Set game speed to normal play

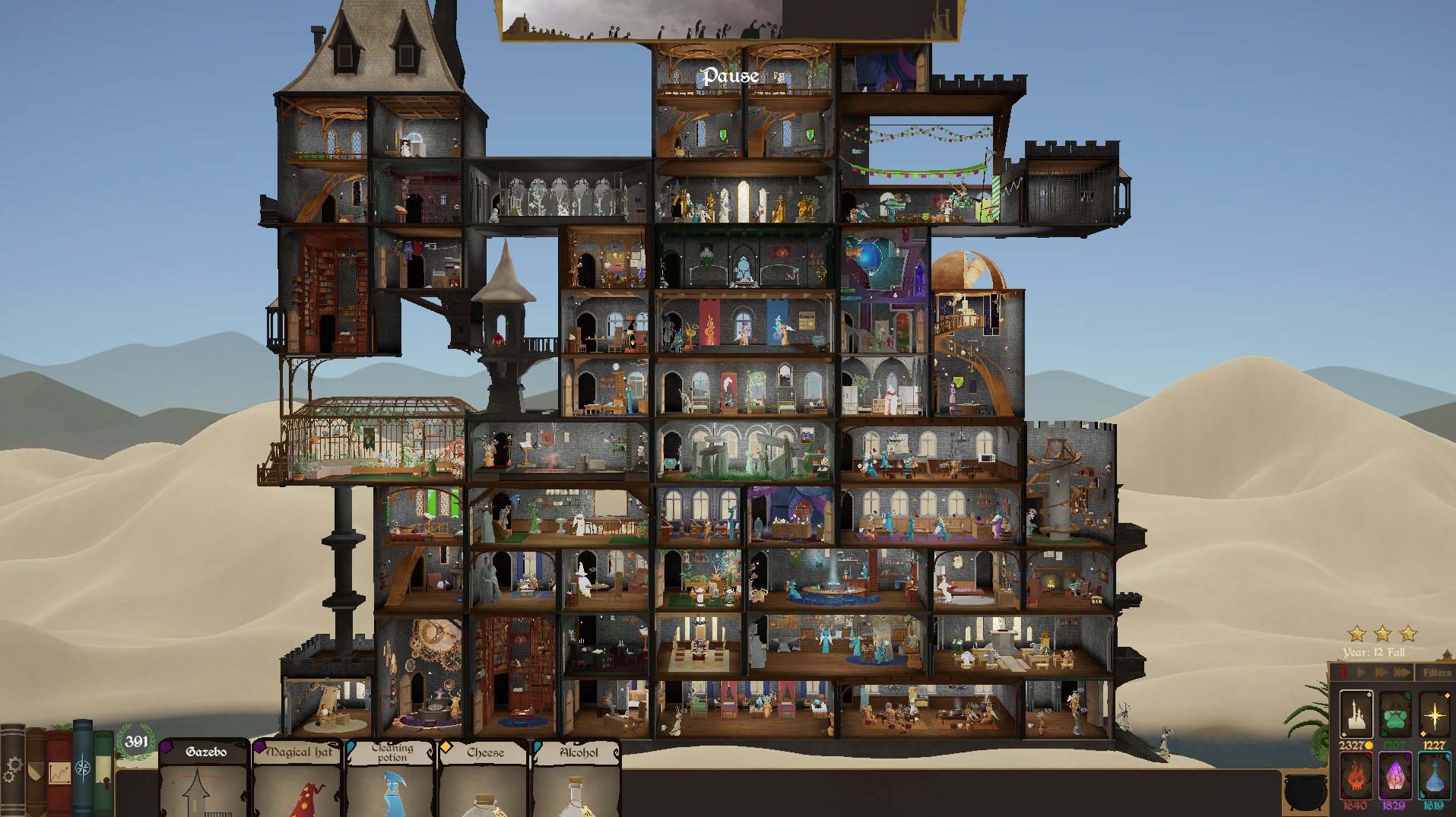coord(1362,673)
